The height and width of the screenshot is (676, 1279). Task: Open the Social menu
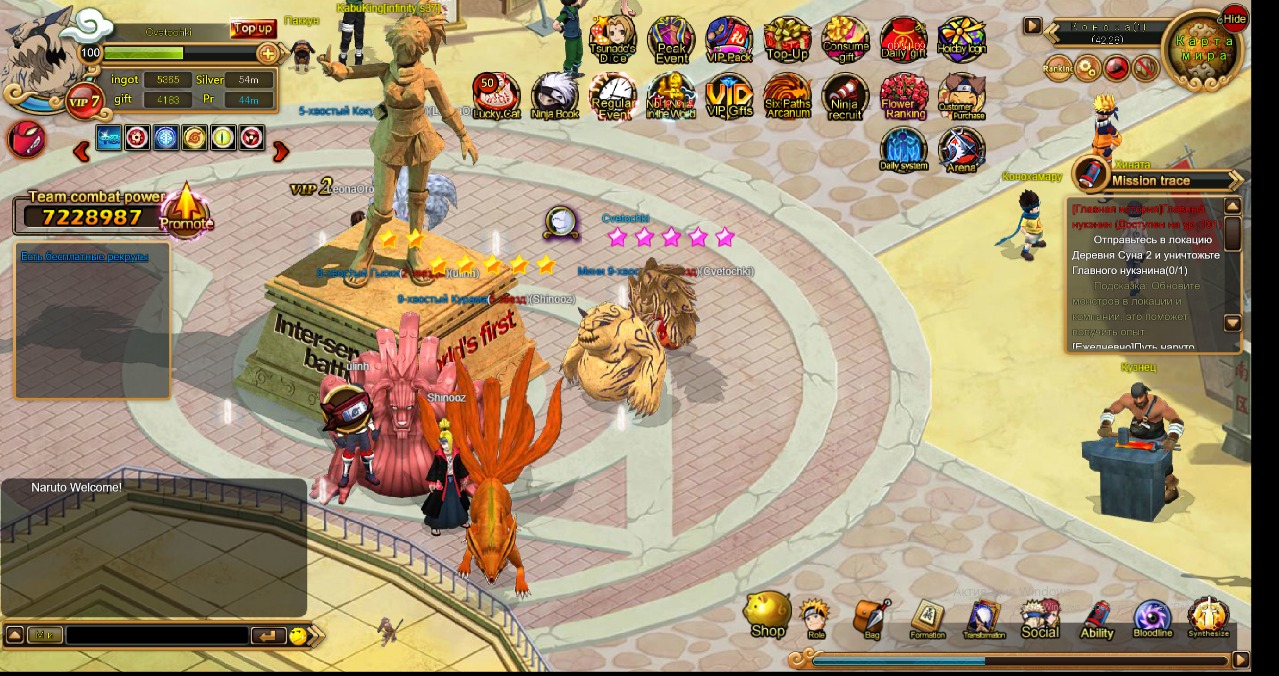pos(1040,618)
